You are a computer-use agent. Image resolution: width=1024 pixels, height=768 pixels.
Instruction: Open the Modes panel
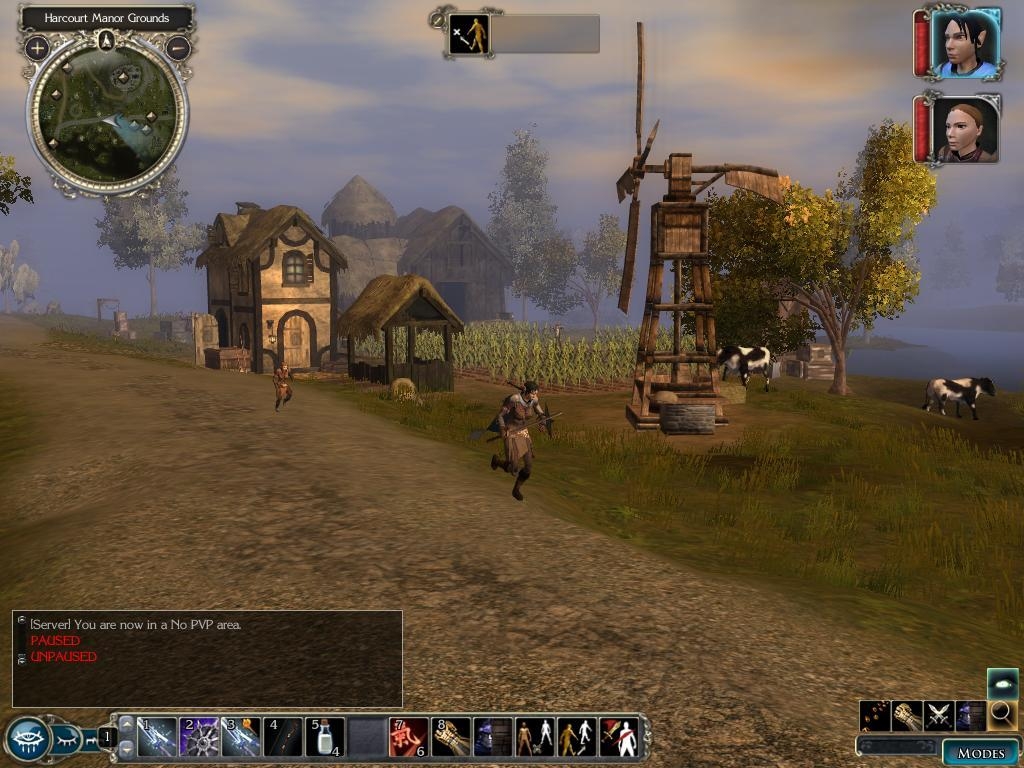click(x=979, y=753)
